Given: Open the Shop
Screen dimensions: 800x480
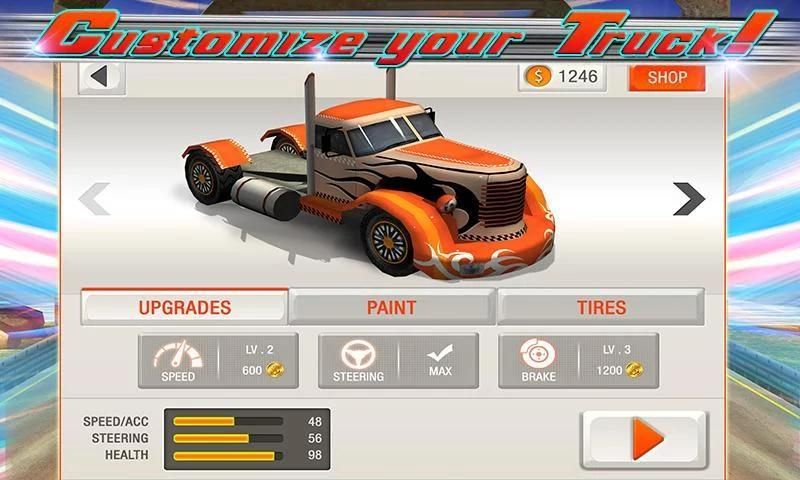Looking at the screenshot, I should pyautogui.click(x=667, y=78).
